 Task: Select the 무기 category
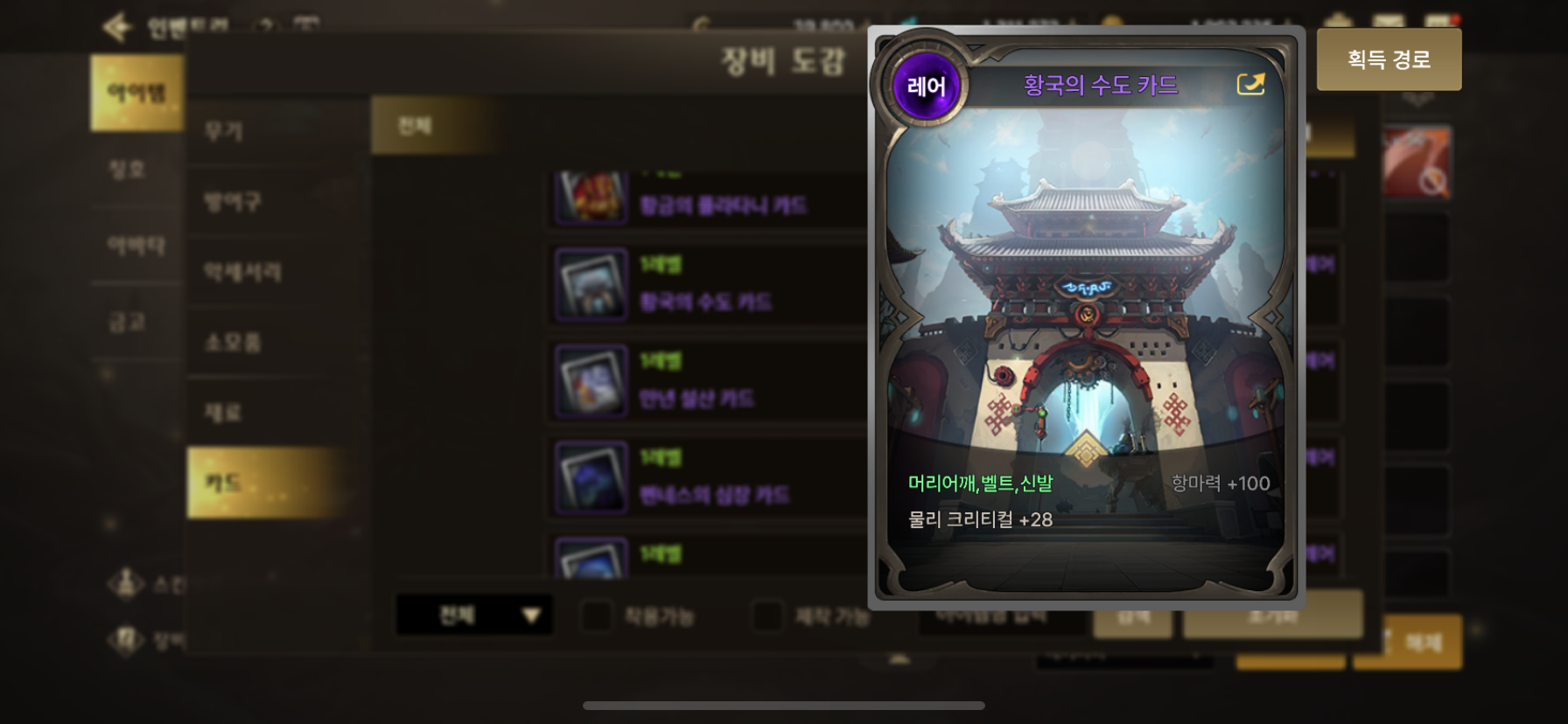224,131
